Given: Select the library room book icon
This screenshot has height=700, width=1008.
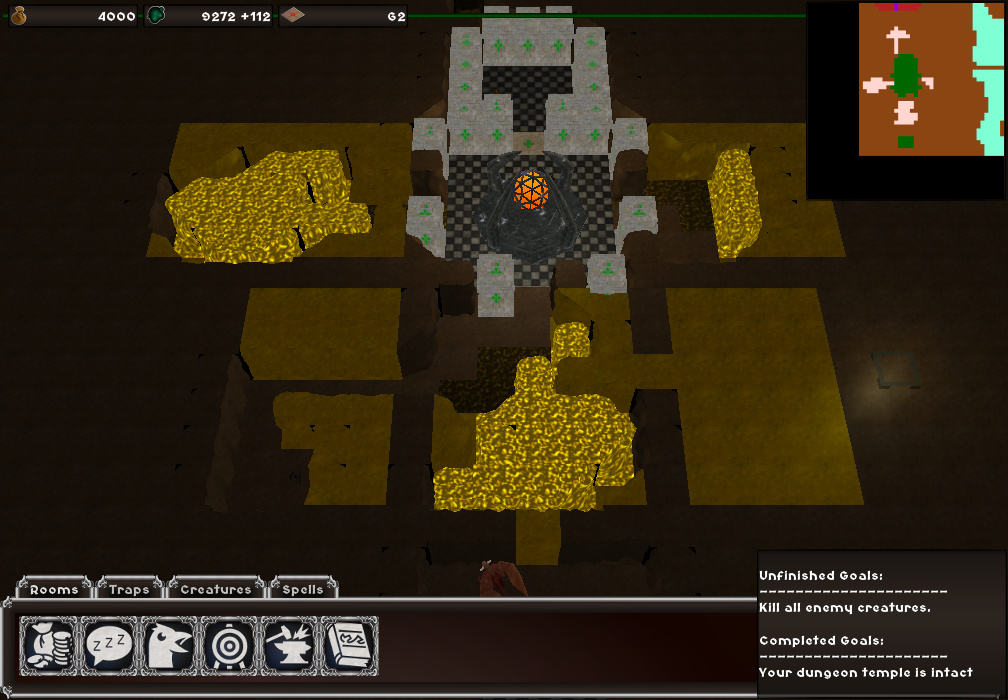Looking at the screenshot, I should 350,646.
